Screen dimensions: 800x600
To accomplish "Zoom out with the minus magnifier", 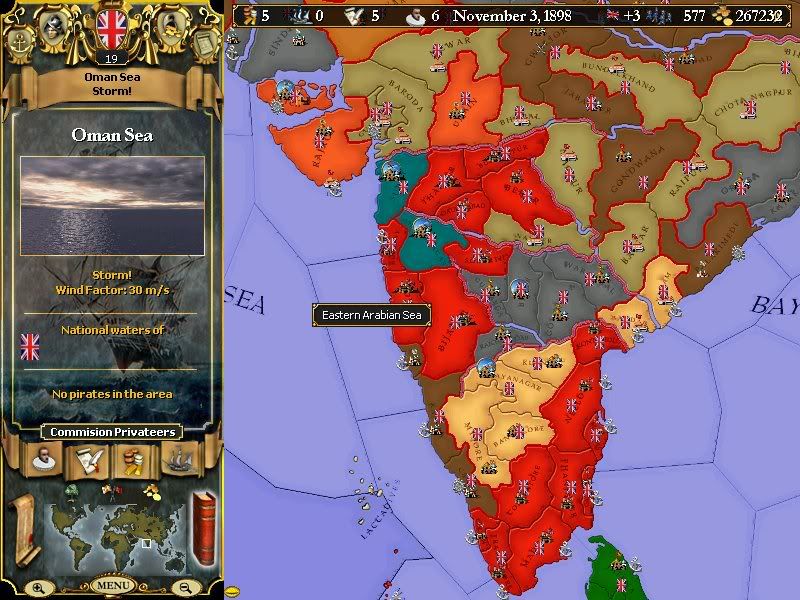I will point(184,587).
